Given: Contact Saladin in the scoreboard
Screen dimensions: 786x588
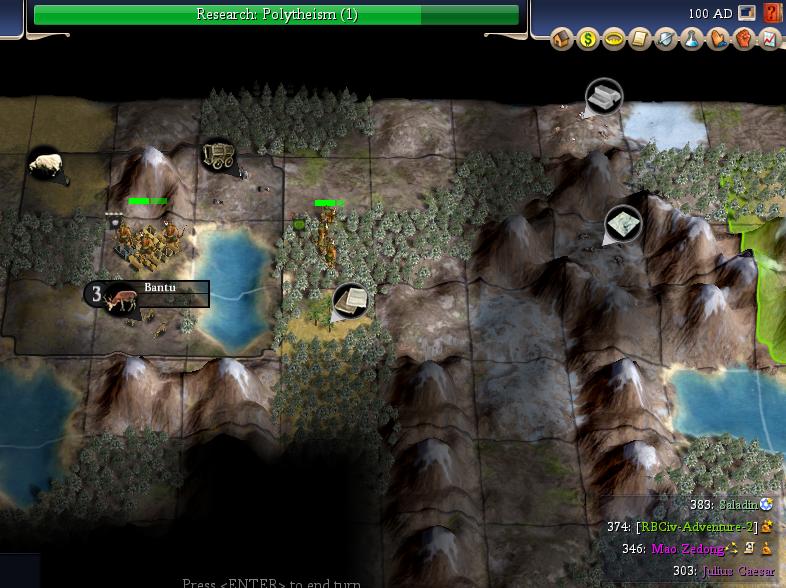Looking at the screenshot, I should pos(739,505).
